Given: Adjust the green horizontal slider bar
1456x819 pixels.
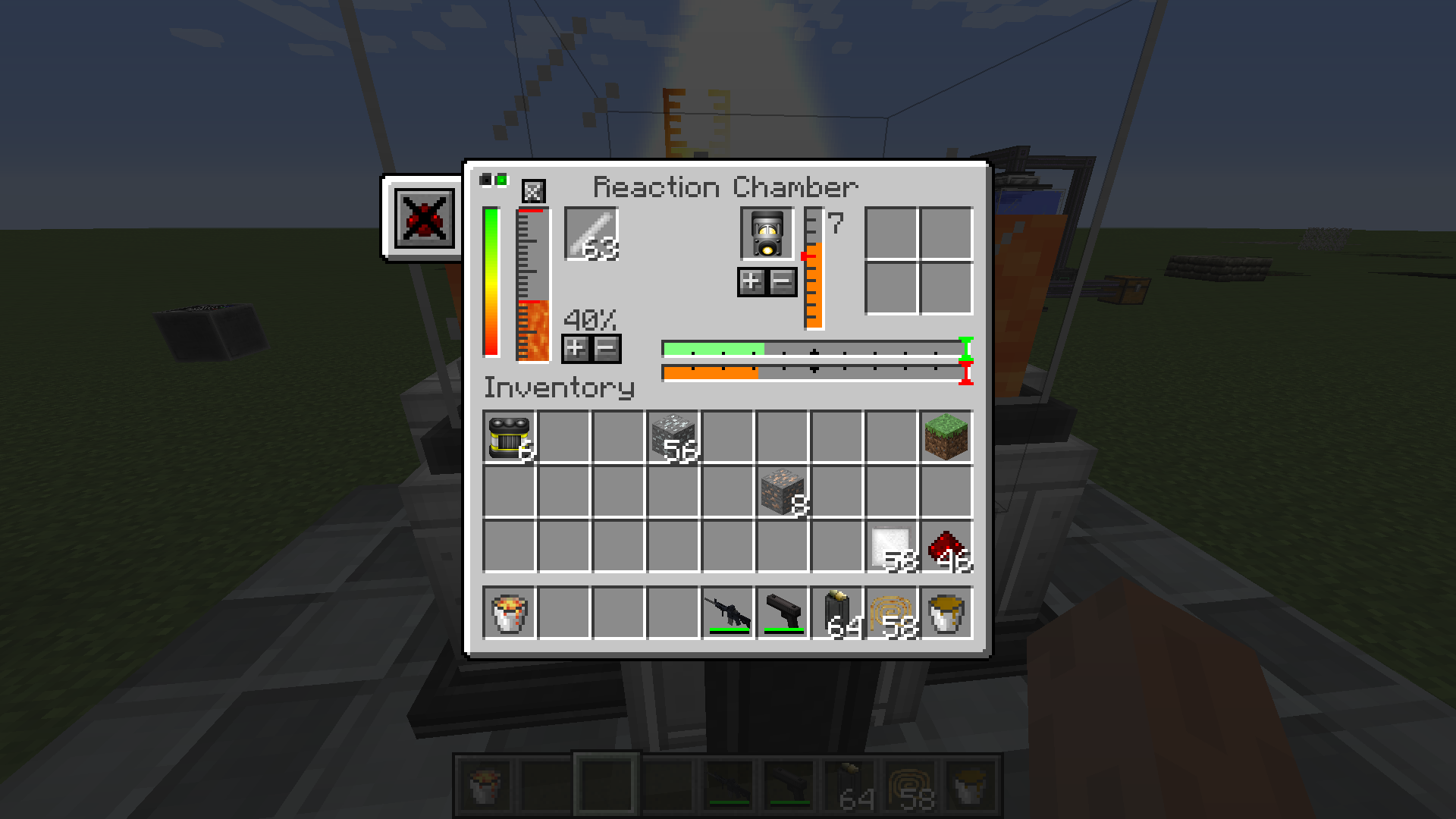Looking at the screenshot, I should coord(813,350).
